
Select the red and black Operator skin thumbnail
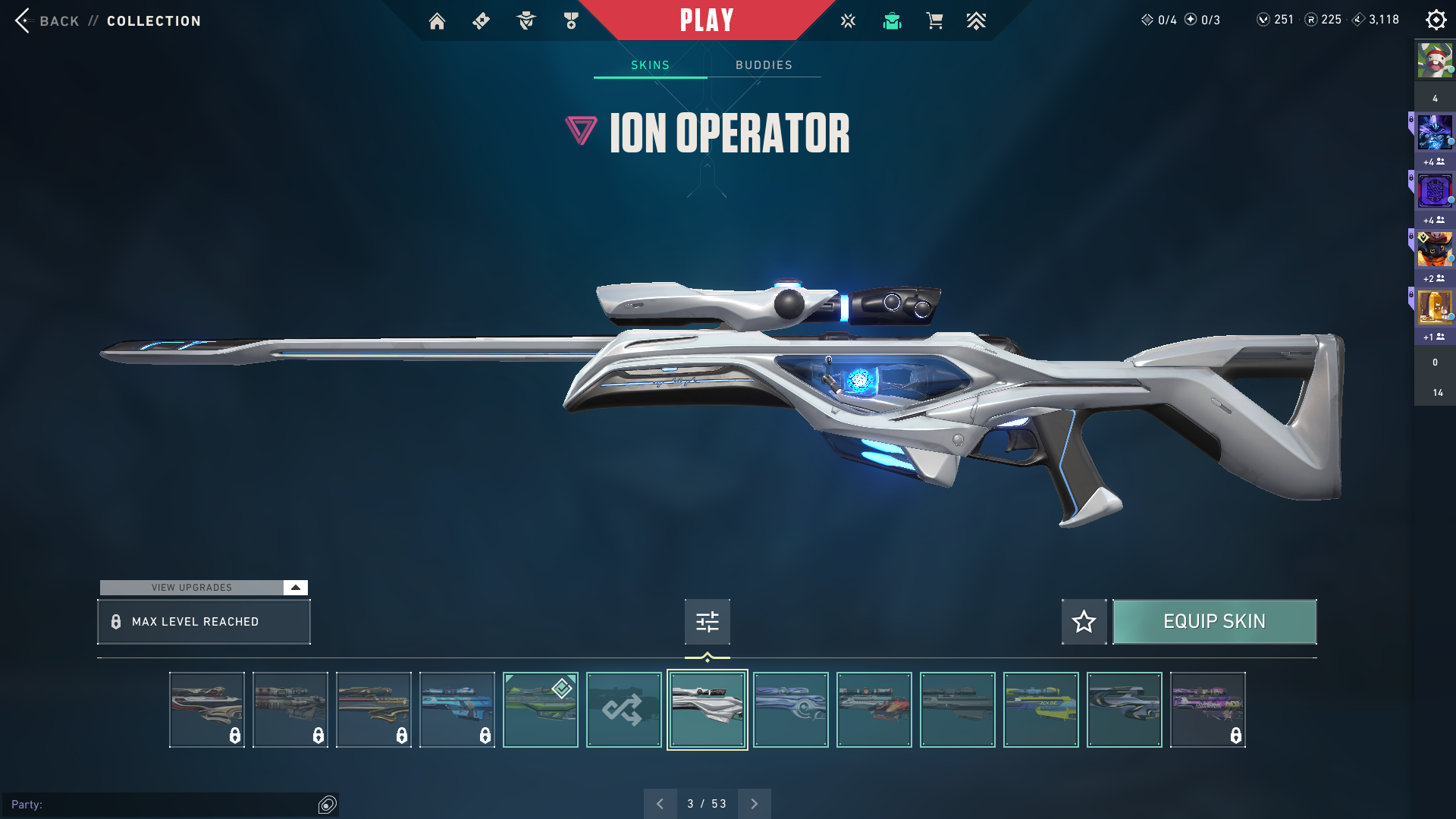[874, 710]
